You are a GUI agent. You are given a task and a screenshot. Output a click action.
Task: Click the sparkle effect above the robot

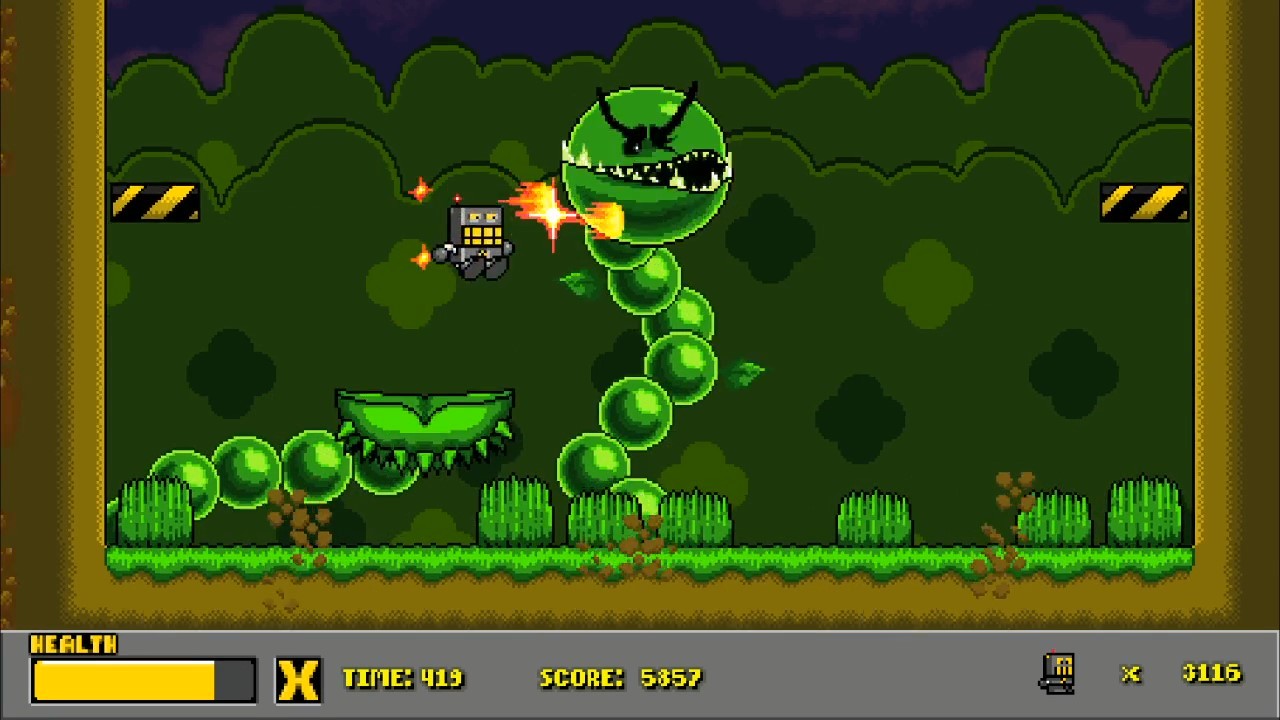coord(420,189)
